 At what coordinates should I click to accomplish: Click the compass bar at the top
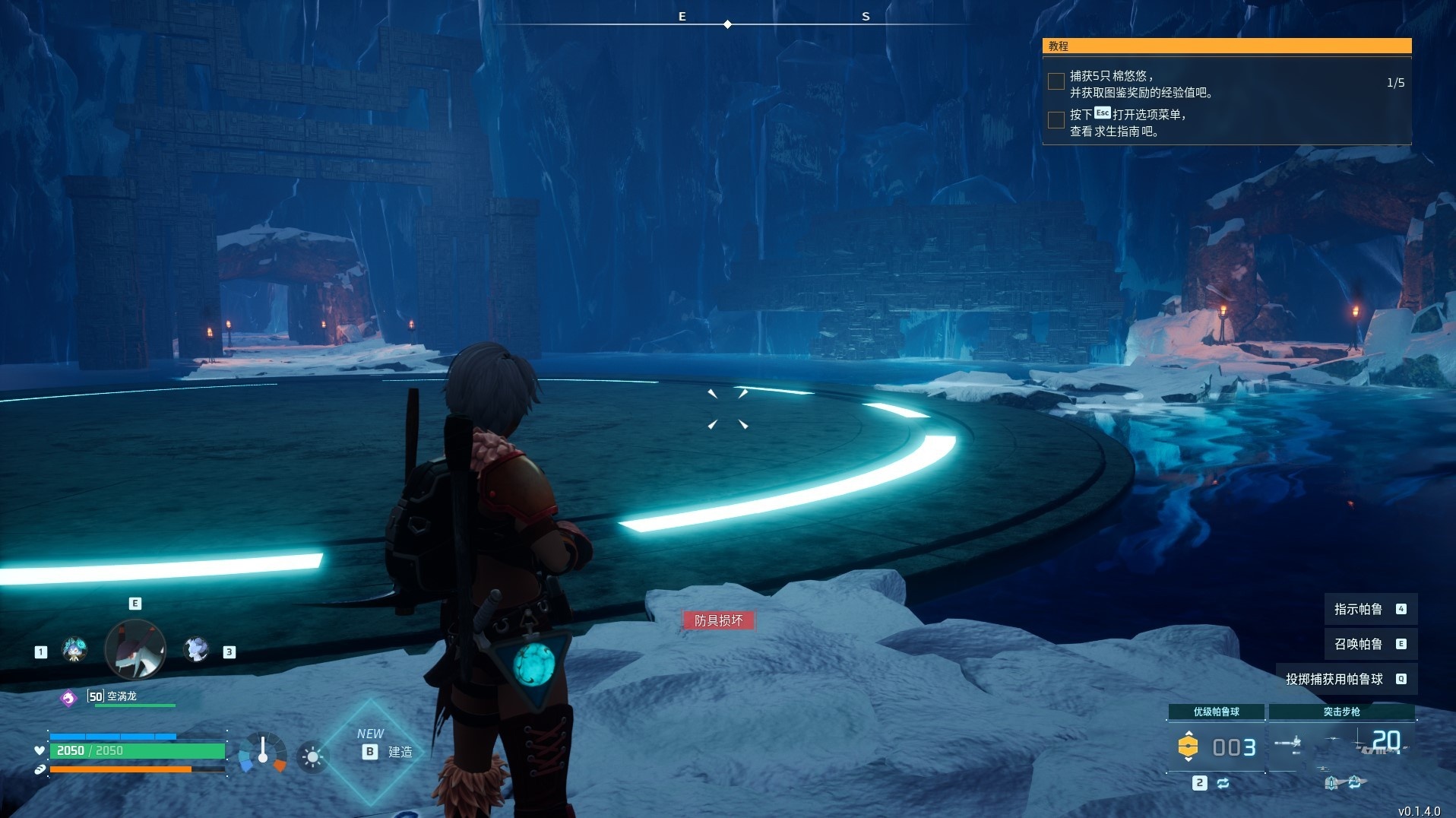click(x=728, y=24)
